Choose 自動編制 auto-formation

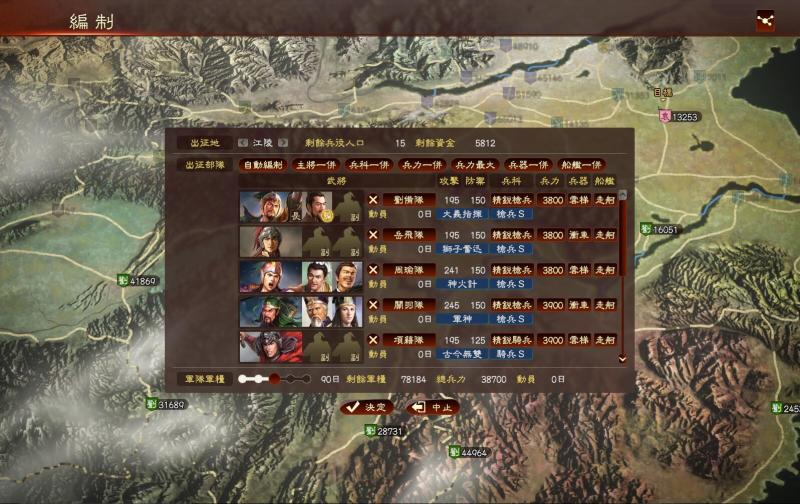(264, 165)
